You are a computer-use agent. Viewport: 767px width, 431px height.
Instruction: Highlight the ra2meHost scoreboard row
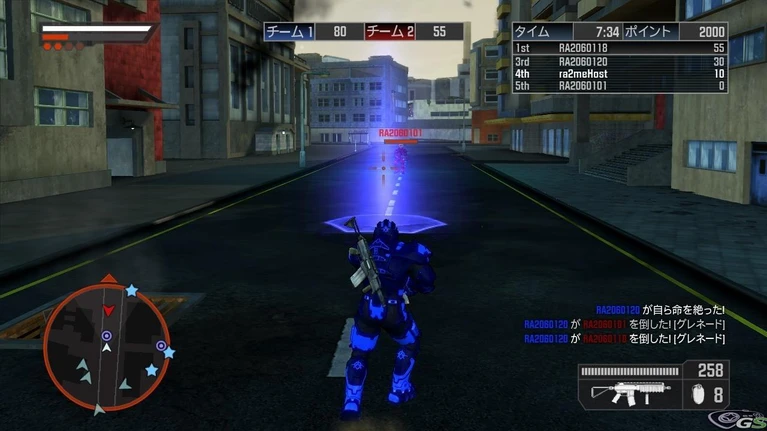coord(620,73)
